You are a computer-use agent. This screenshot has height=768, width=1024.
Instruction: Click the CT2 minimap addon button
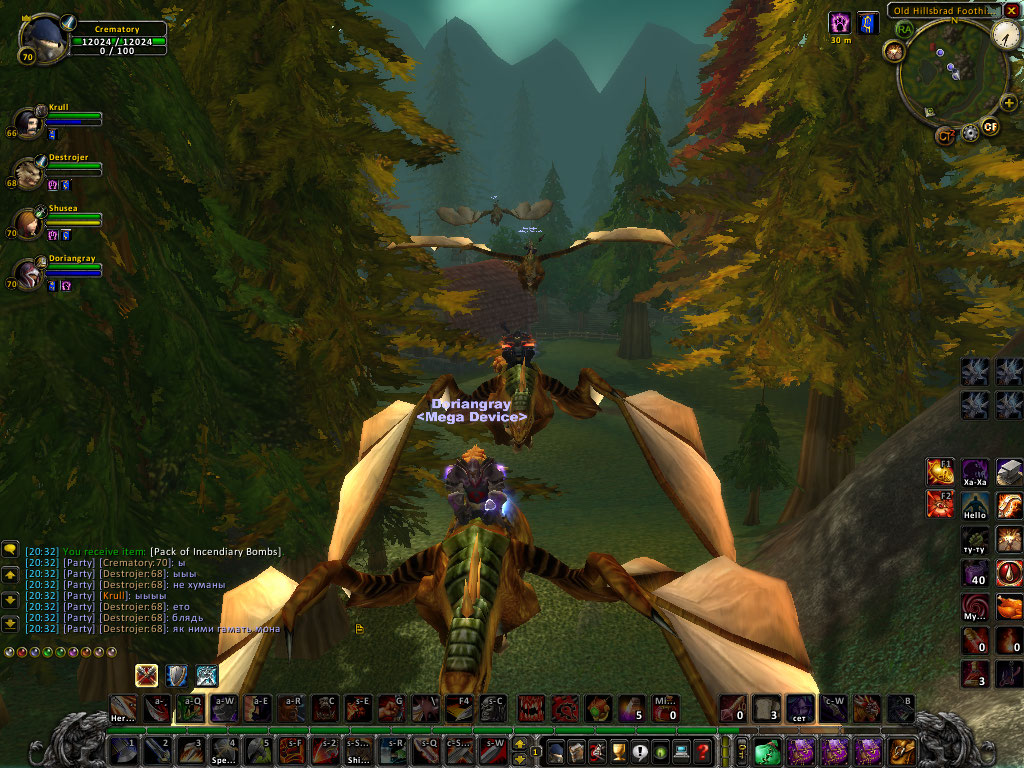coord(945,135)
